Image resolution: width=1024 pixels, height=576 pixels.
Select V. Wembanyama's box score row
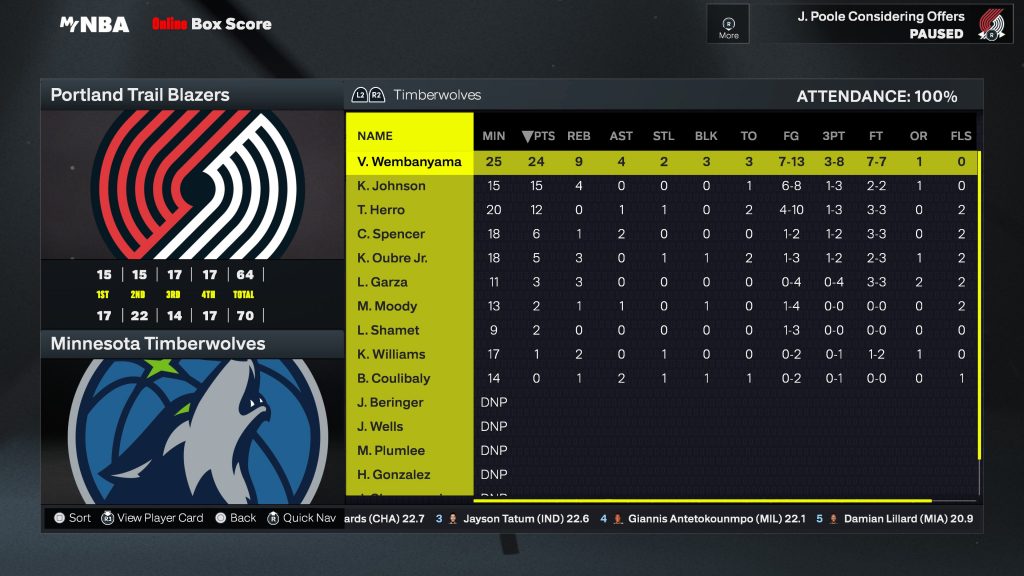pyautogui.click(x=410, y=162)
